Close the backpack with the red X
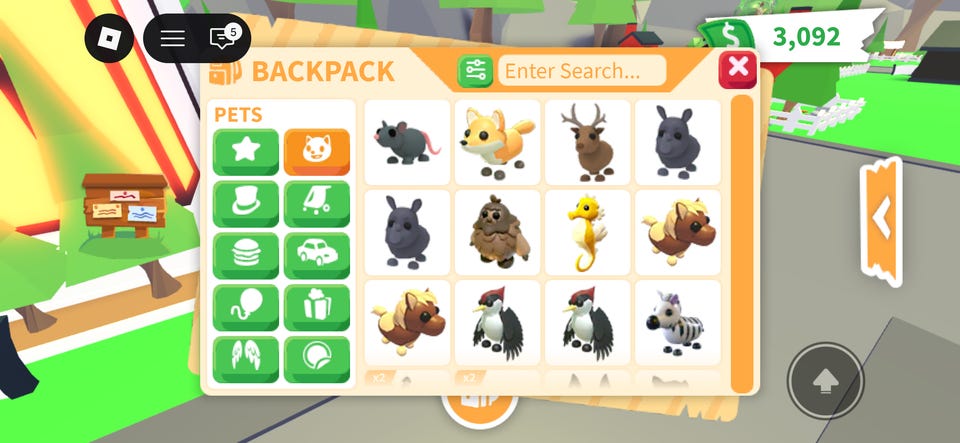This screenshot has height=443, width=960. pyautogui.click(x=738, y=68)
